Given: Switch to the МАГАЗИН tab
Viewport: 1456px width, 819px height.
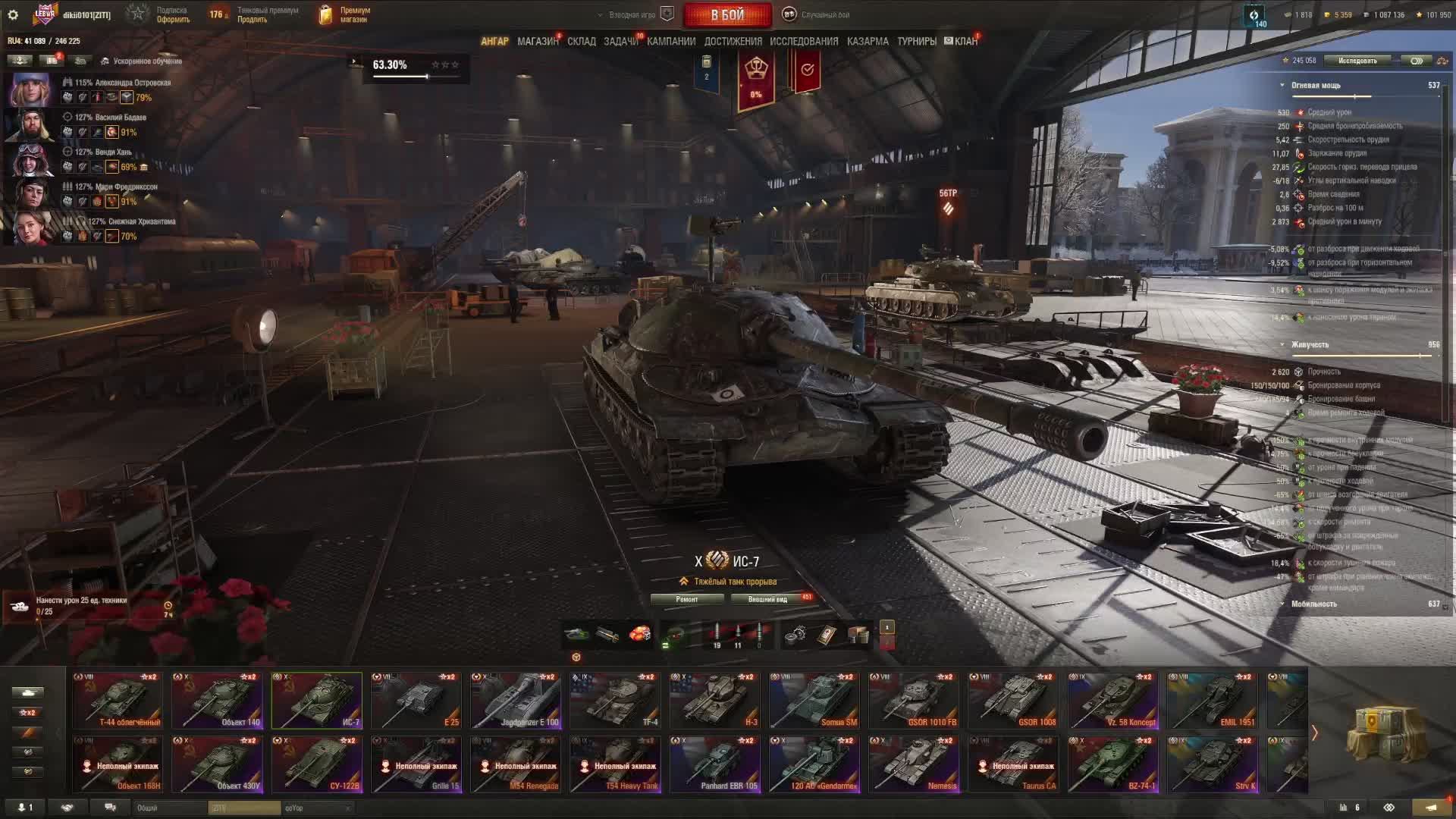Looking at the screenshot, I should [538, 42].
